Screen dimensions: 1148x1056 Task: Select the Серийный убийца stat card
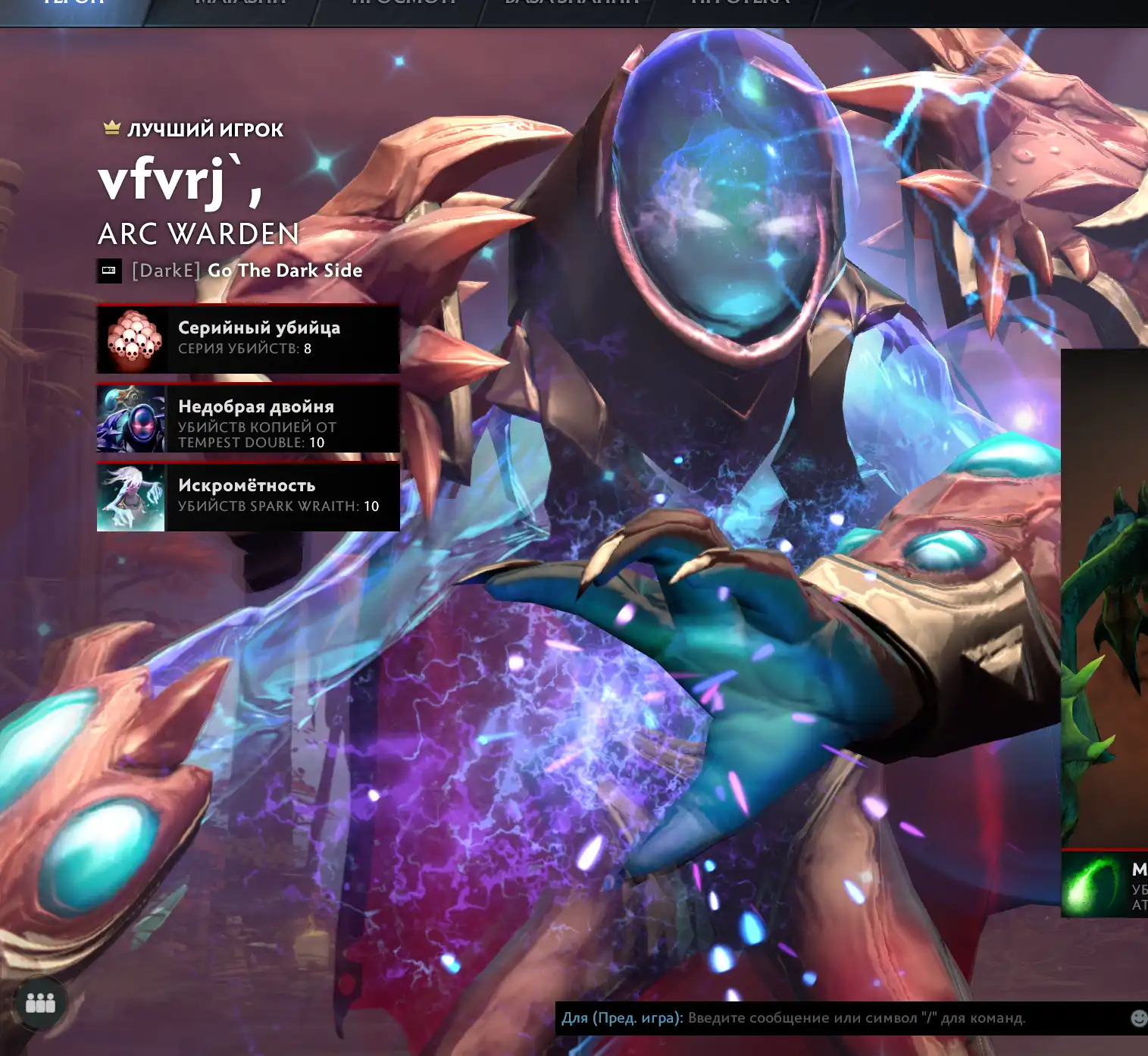[x=248, y=339]
